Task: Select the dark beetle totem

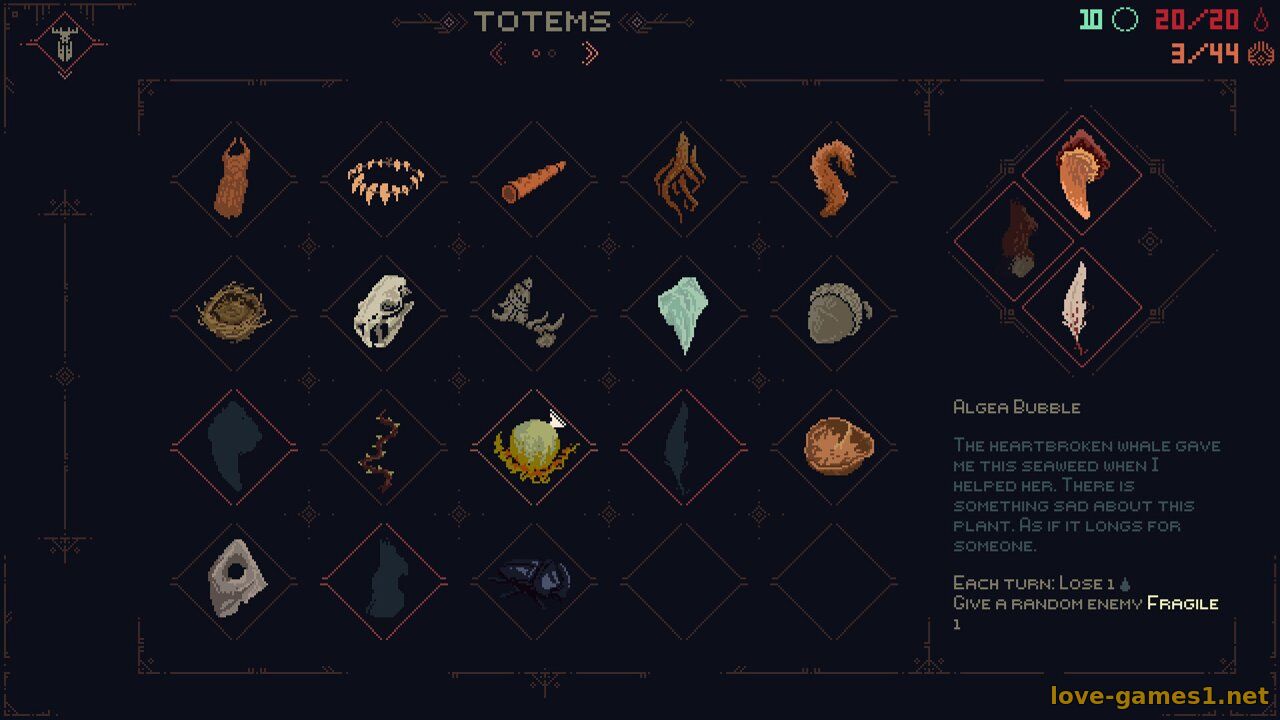Action: 534,581
